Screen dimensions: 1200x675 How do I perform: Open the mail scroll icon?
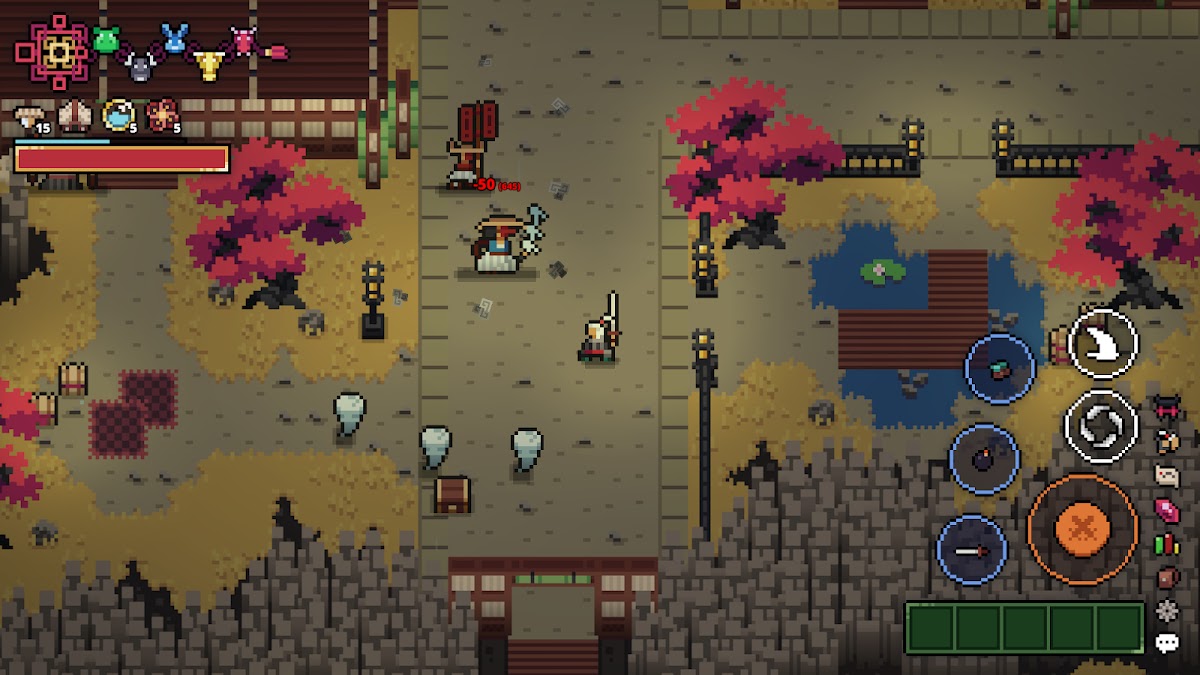1167,474
